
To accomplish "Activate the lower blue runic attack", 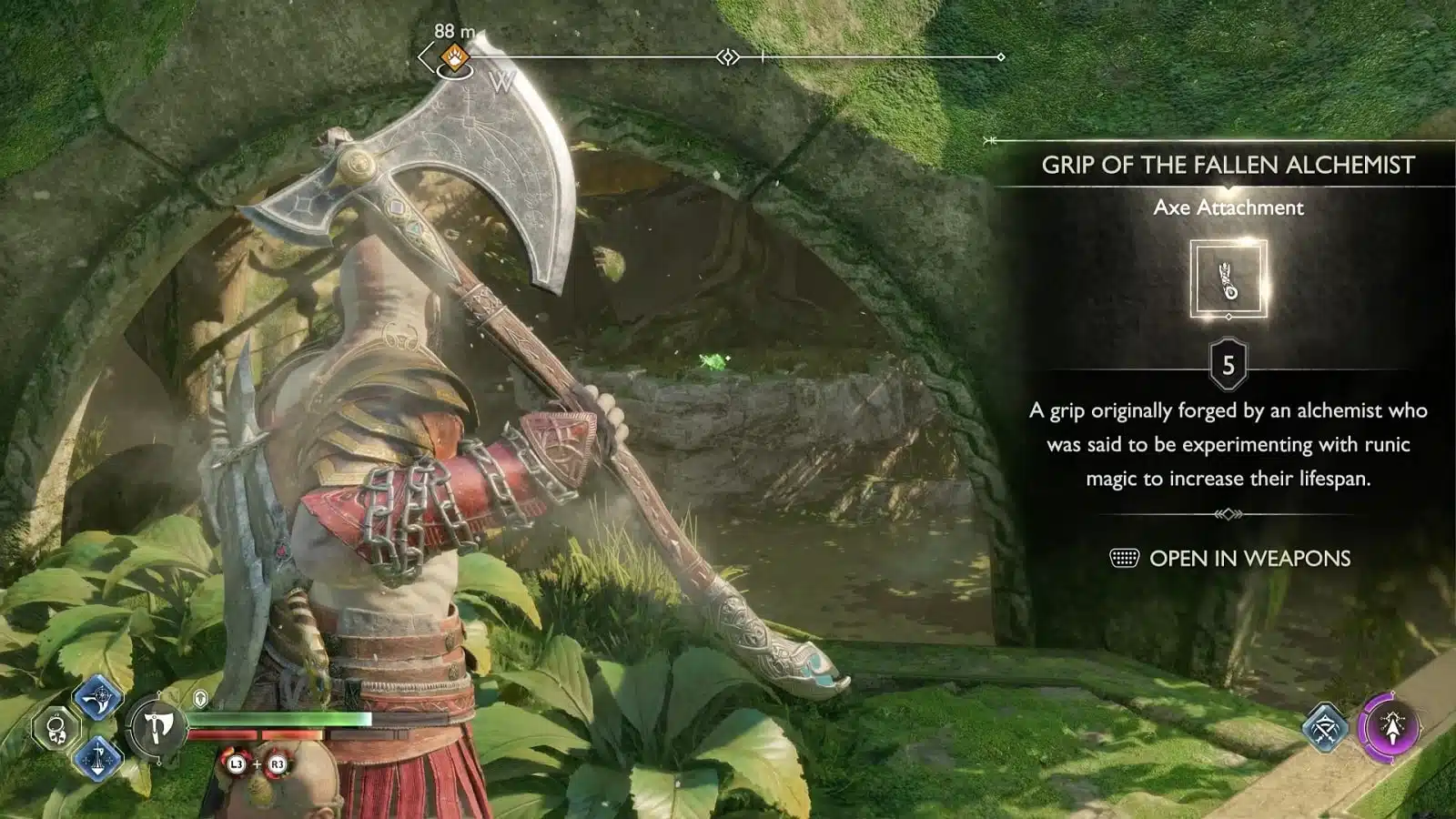I will click(97, 757).
